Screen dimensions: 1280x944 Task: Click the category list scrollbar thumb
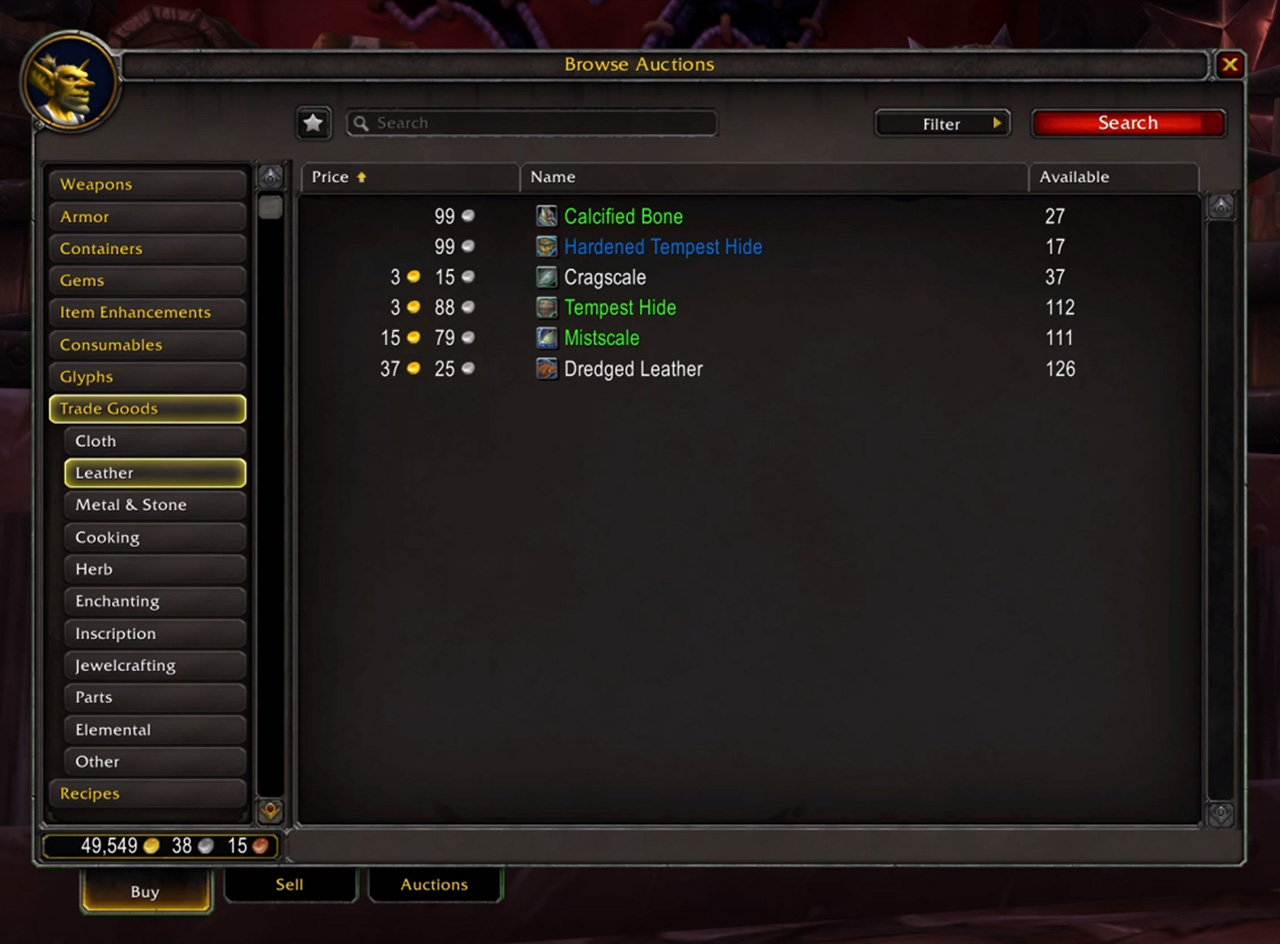270,207
